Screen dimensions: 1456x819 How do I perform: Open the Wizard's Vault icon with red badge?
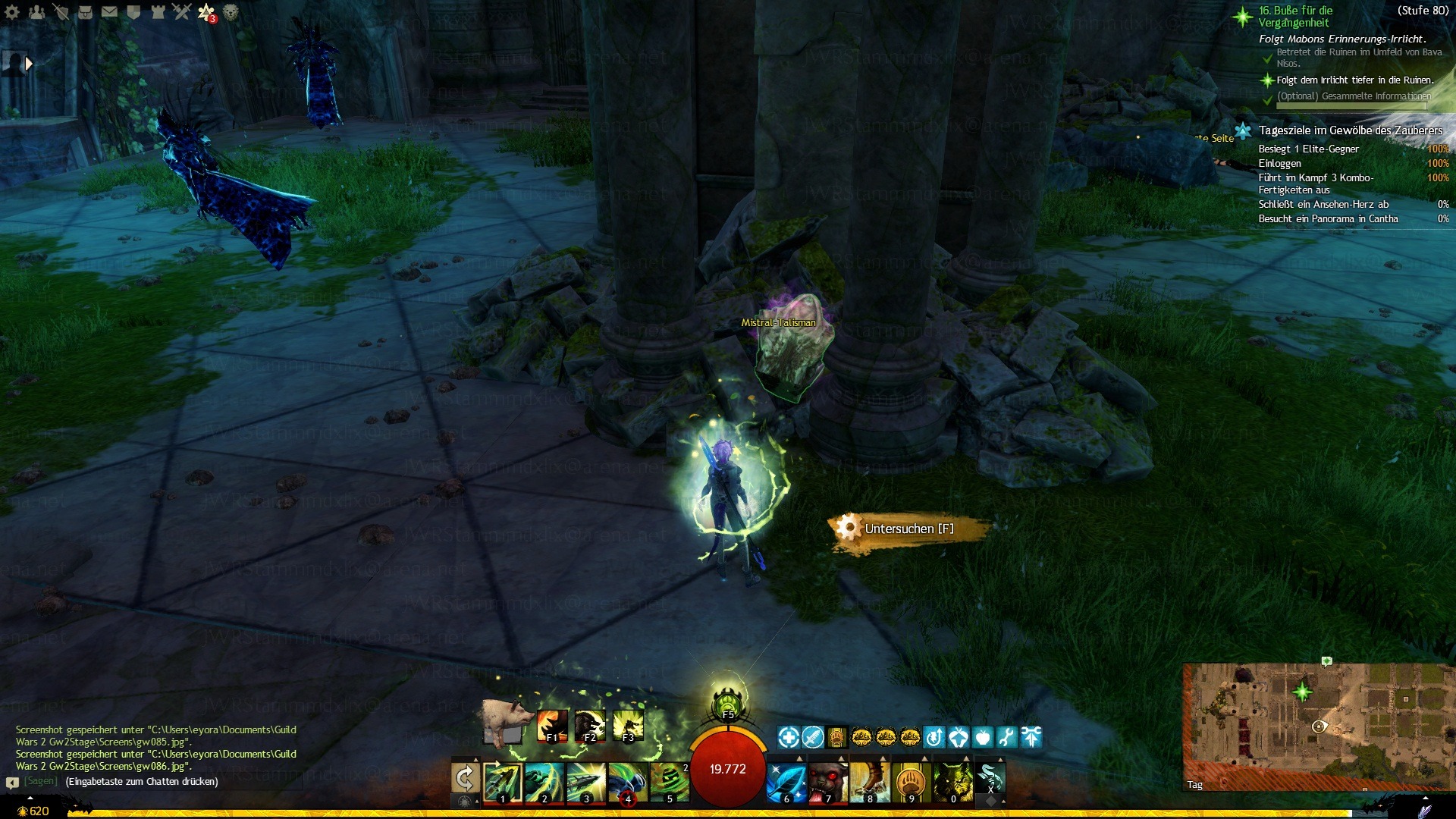click(x=206, y=12)
